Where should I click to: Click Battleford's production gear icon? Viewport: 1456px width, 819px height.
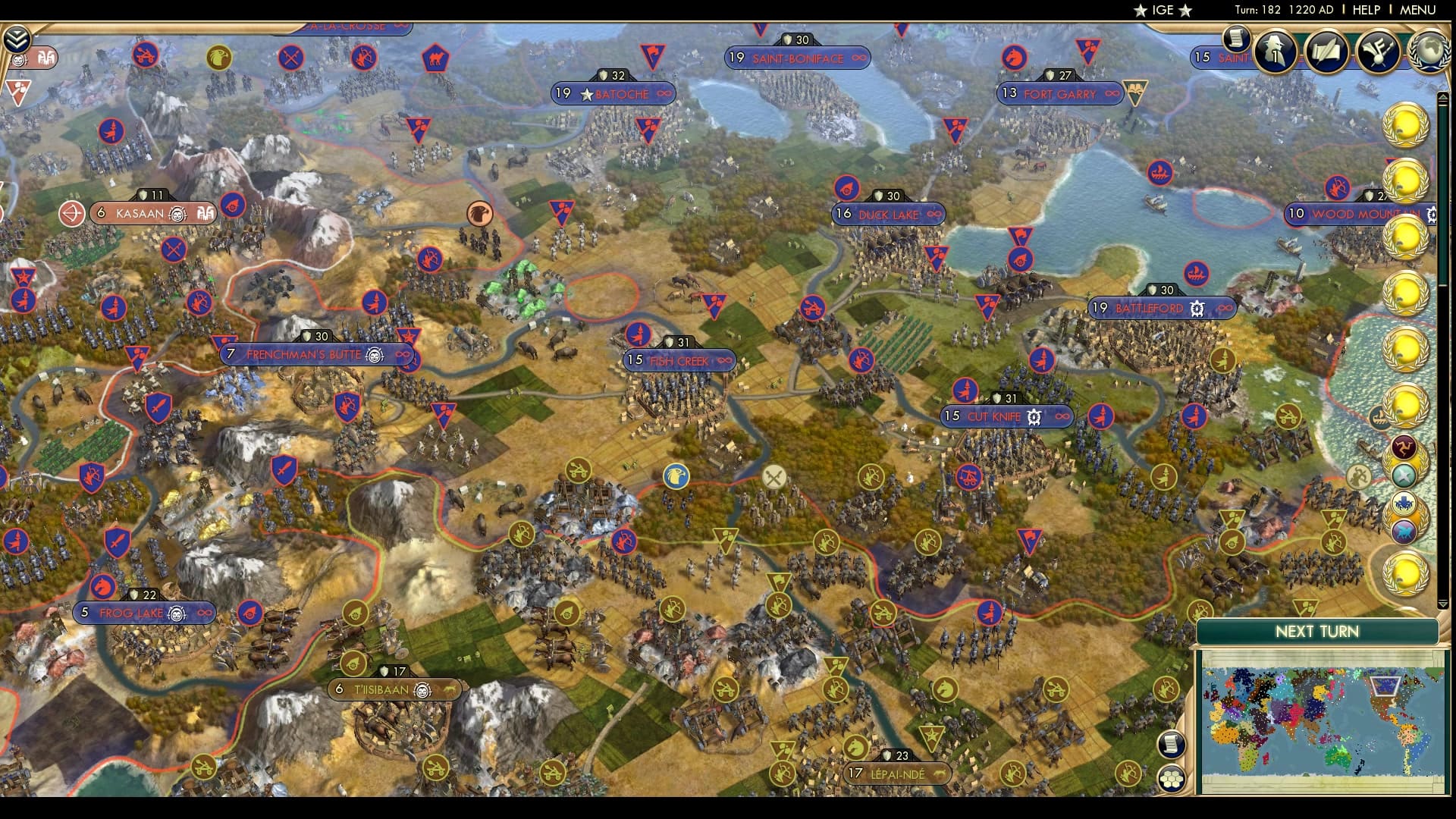1197,308
